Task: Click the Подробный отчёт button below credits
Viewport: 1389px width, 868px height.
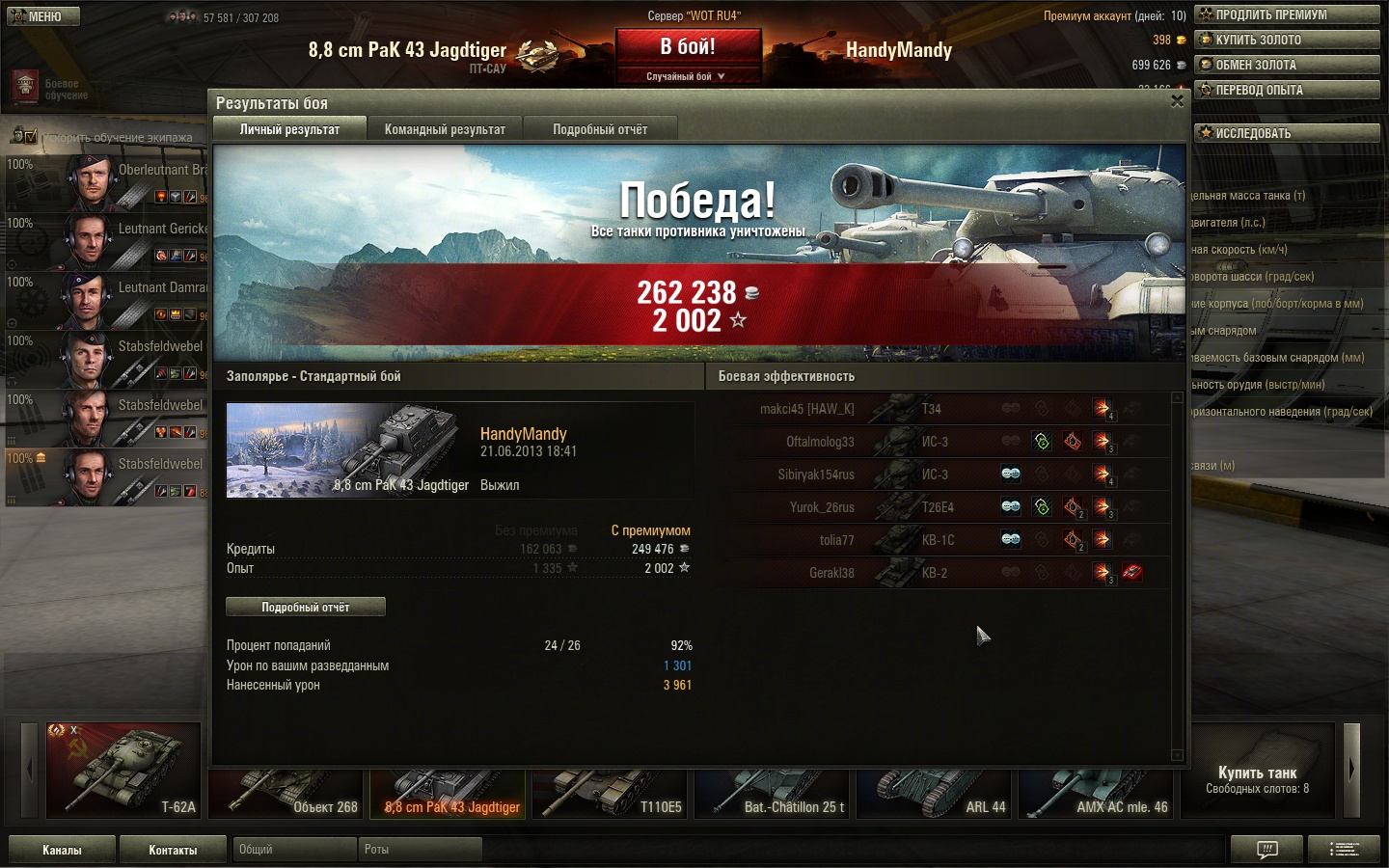Action: (x=306, y=607)
